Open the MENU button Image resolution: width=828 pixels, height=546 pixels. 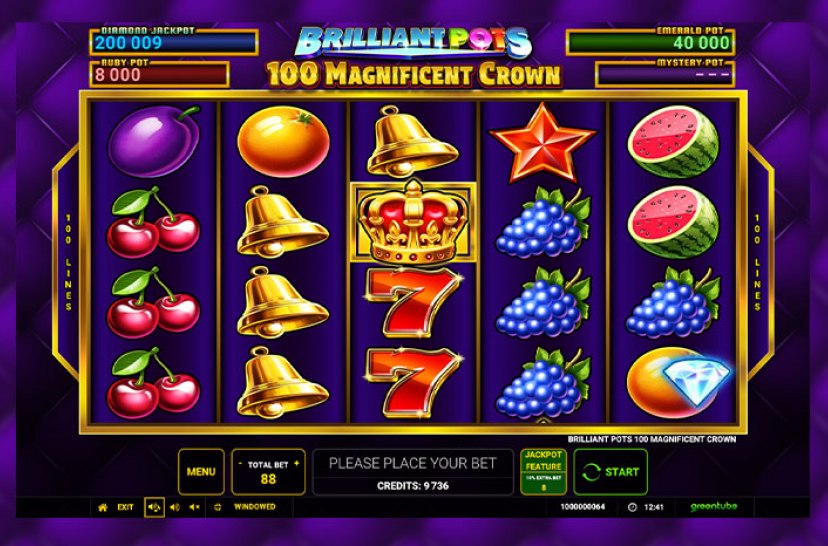pos(201,471)
